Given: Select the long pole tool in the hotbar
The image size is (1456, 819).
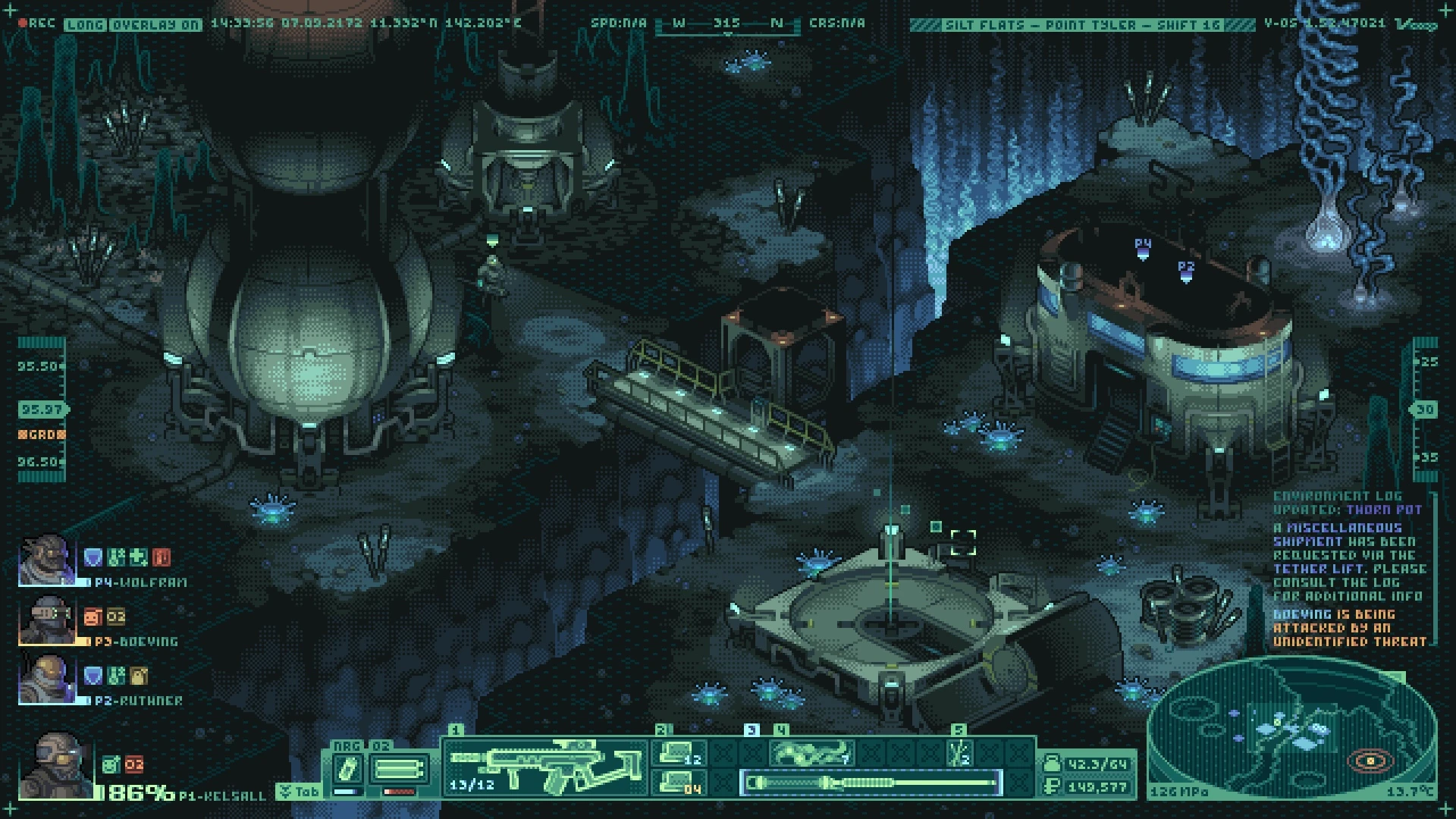Looking at the screenshot, I should [x=871, y=783].
